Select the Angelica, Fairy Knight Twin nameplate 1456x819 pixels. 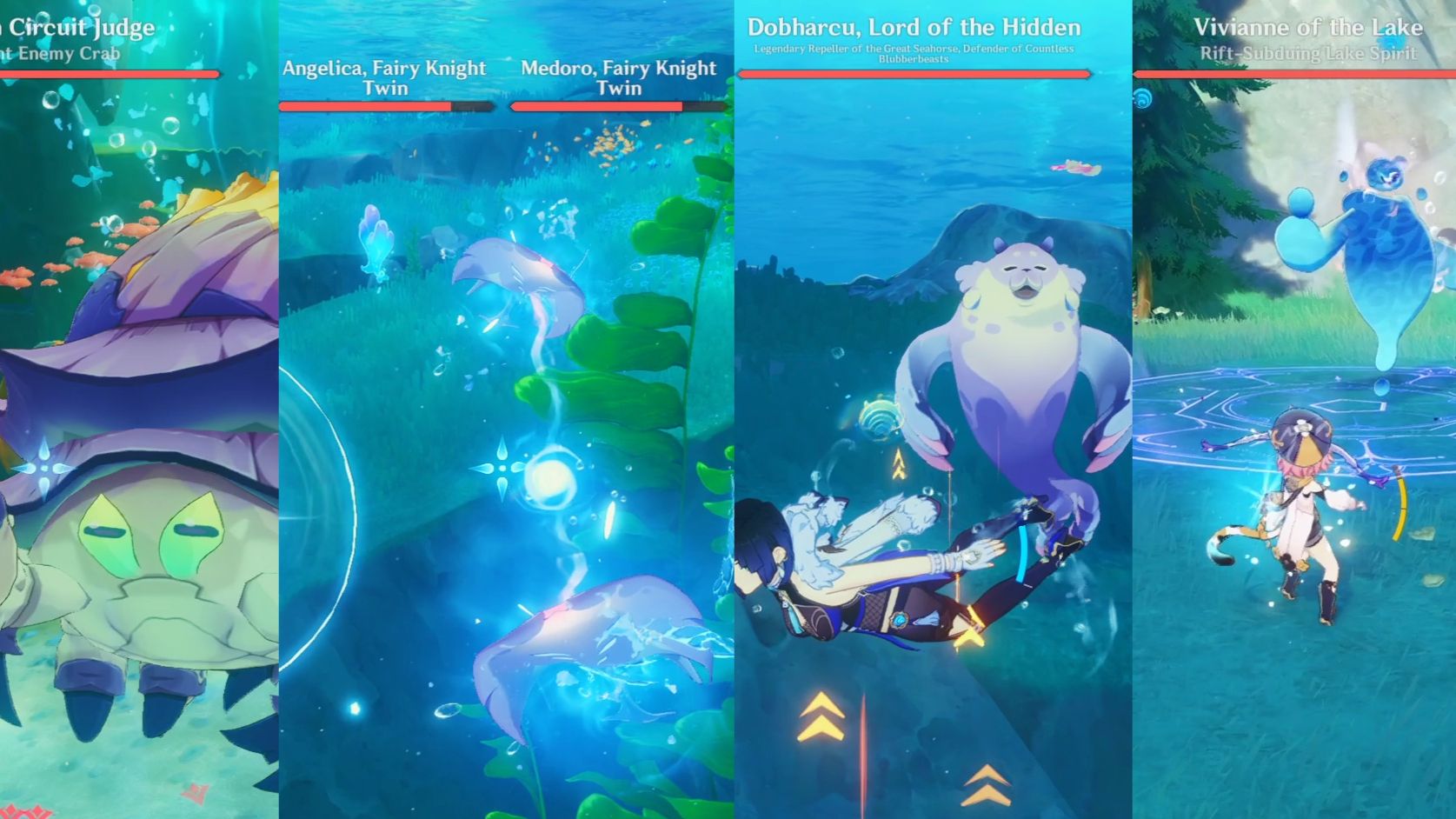coord(382,77)
